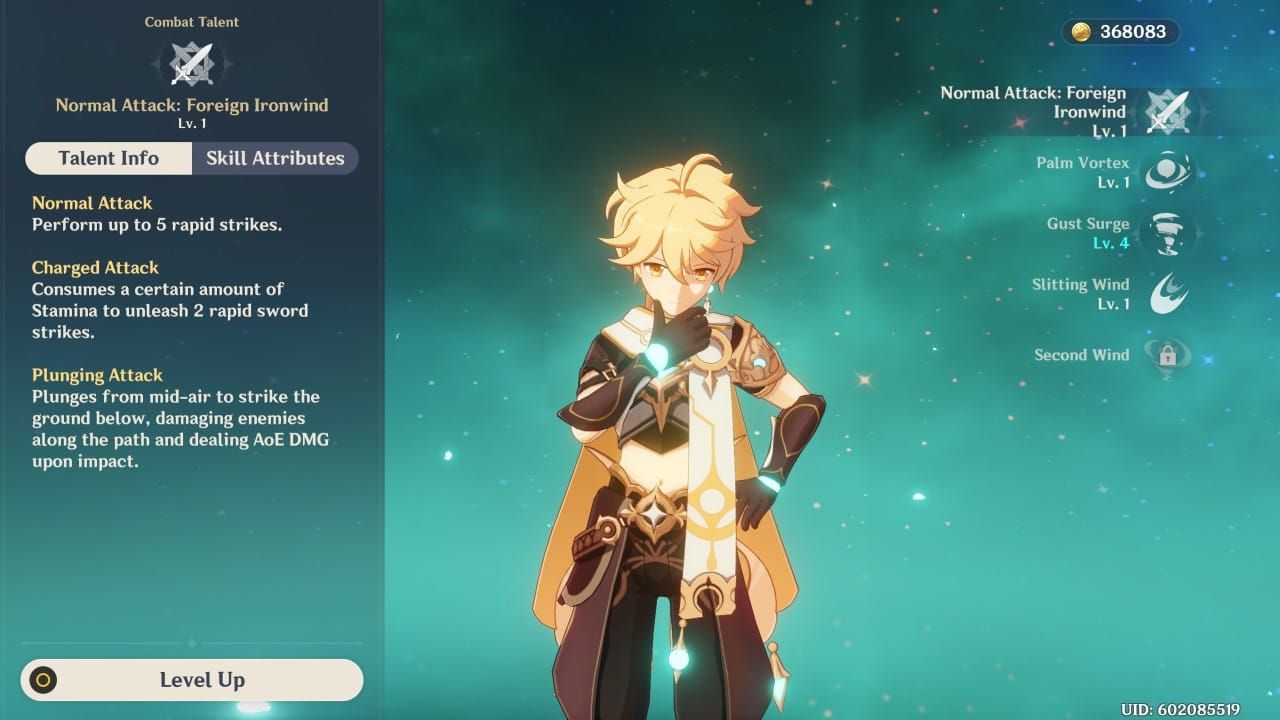This screenshot has width=1280, height=720.
Task: Click the Normal Attack: Foreign Ironwind heading
Action: pyautogui.click(x=191, y=104)
